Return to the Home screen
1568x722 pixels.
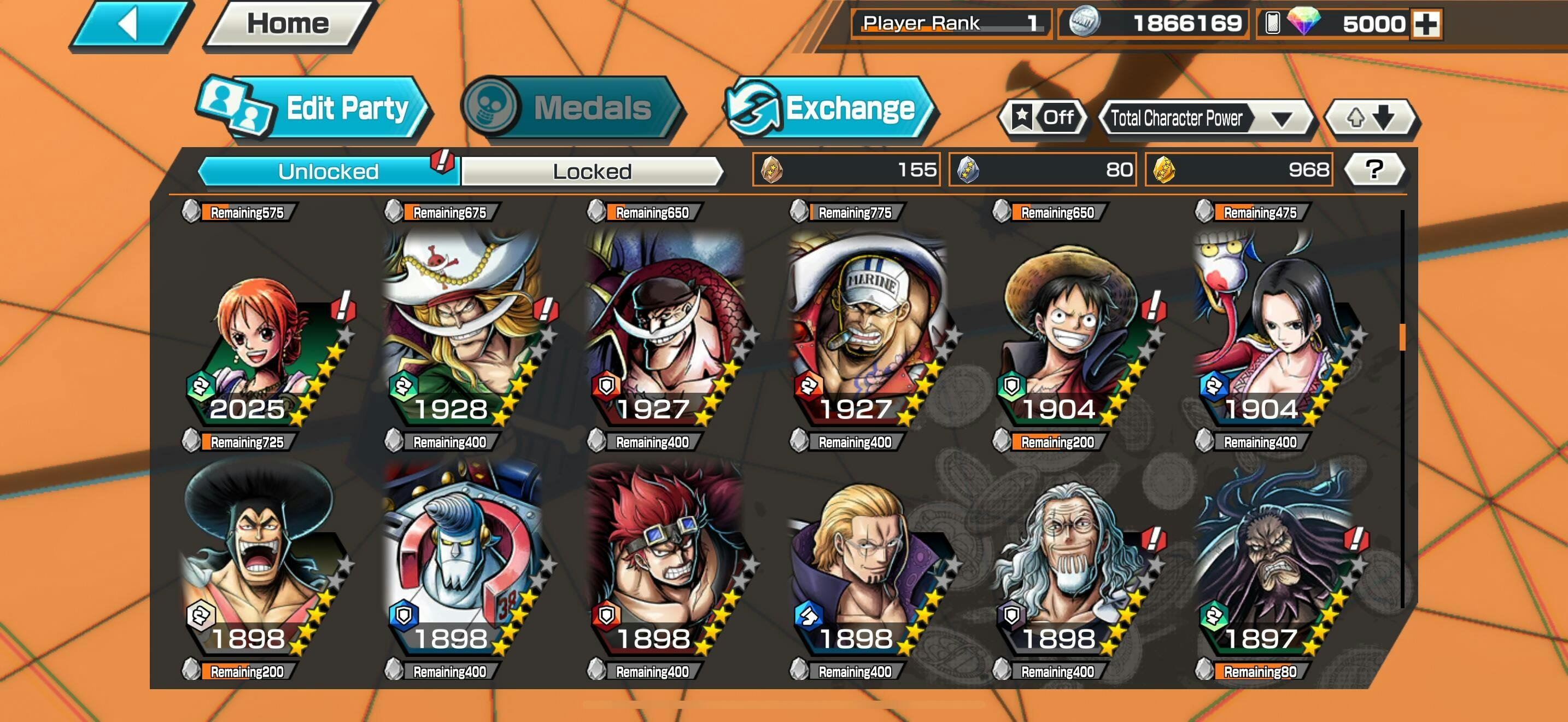(x=288, y=25)
